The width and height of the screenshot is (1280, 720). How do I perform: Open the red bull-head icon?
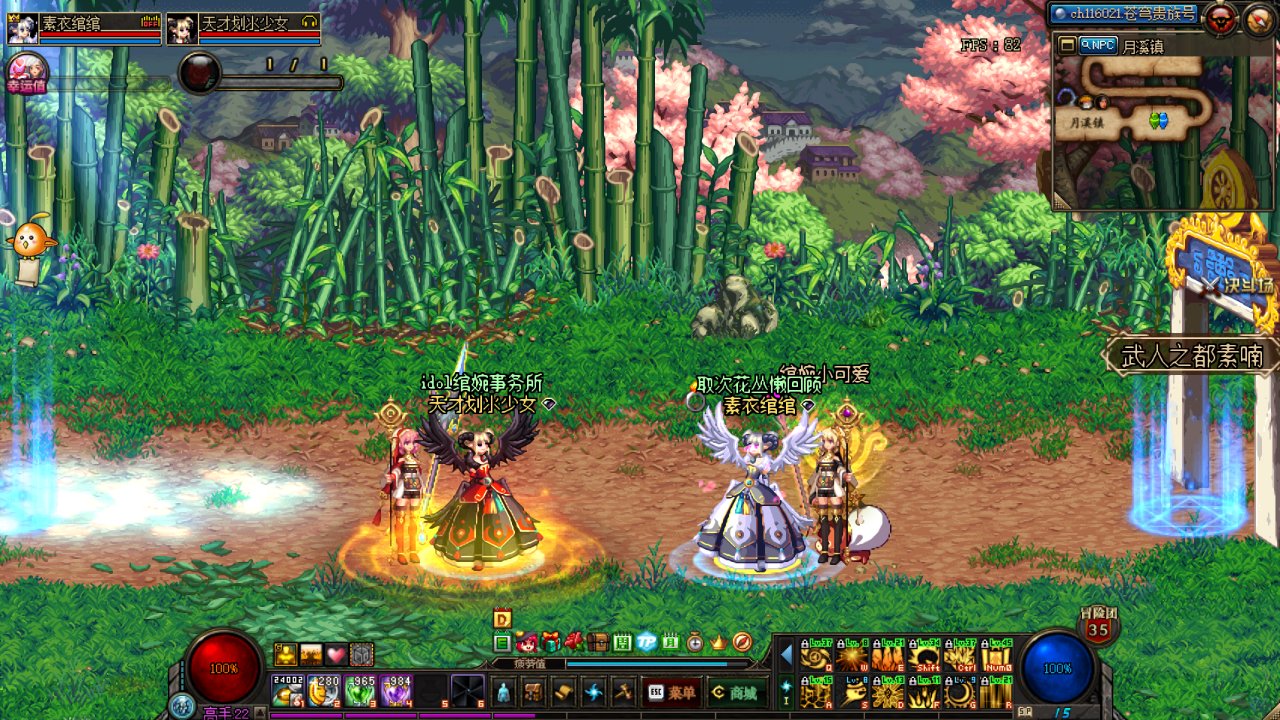[x=1219, y=19]
